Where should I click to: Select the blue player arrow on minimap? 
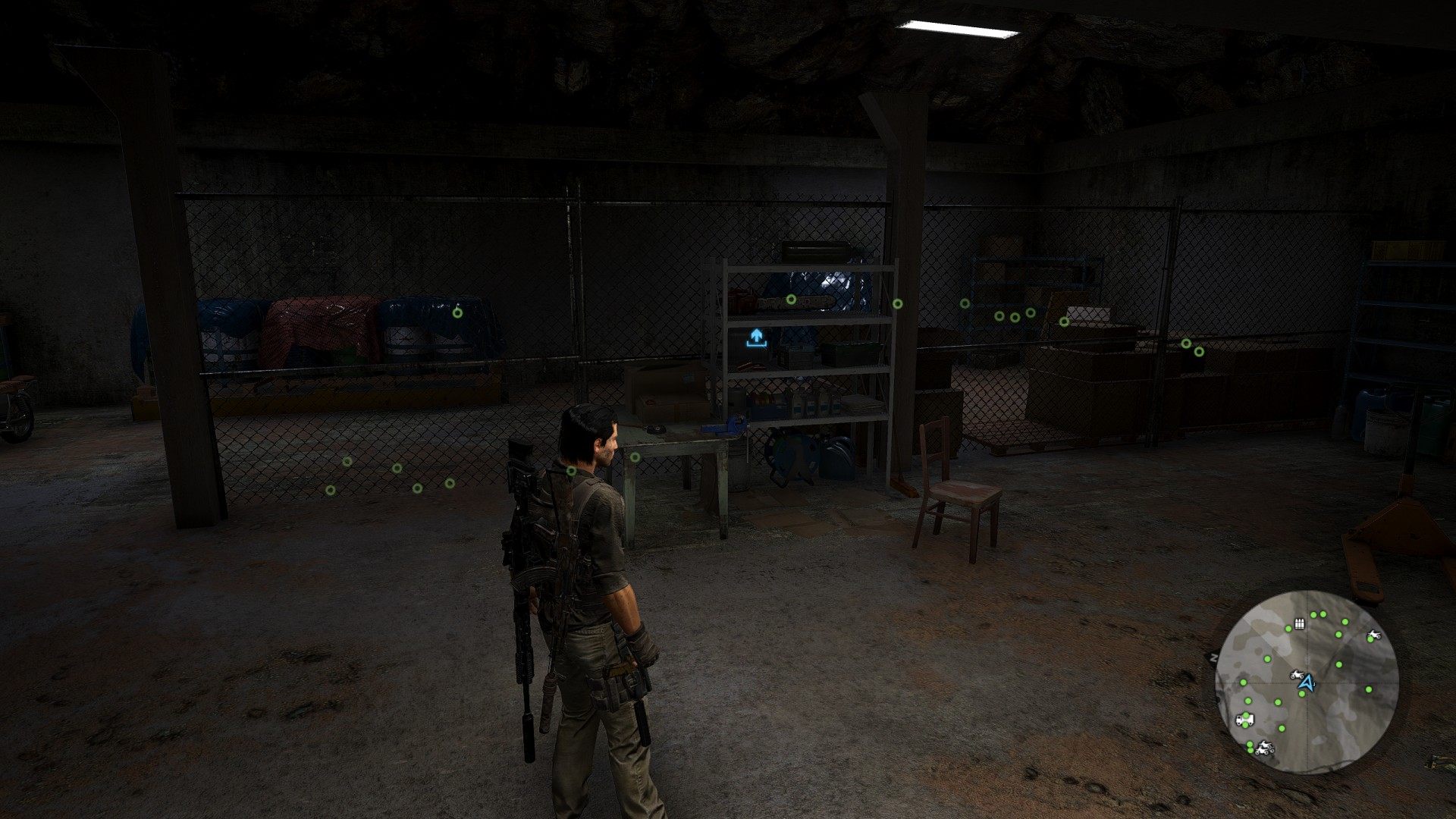[x=1305, y=683]
